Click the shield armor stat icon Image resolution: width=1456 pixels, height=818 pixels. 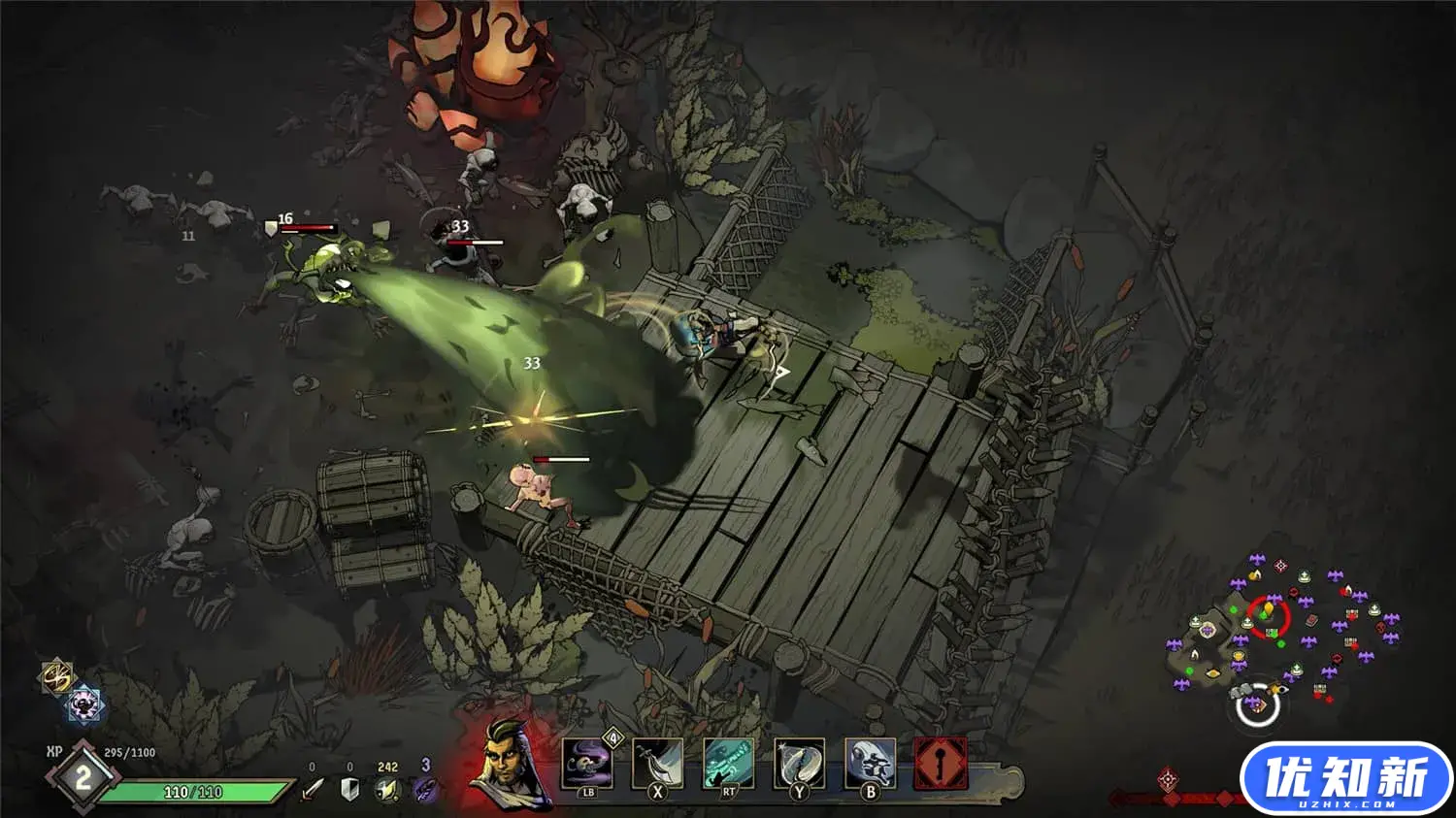point(349,790)
